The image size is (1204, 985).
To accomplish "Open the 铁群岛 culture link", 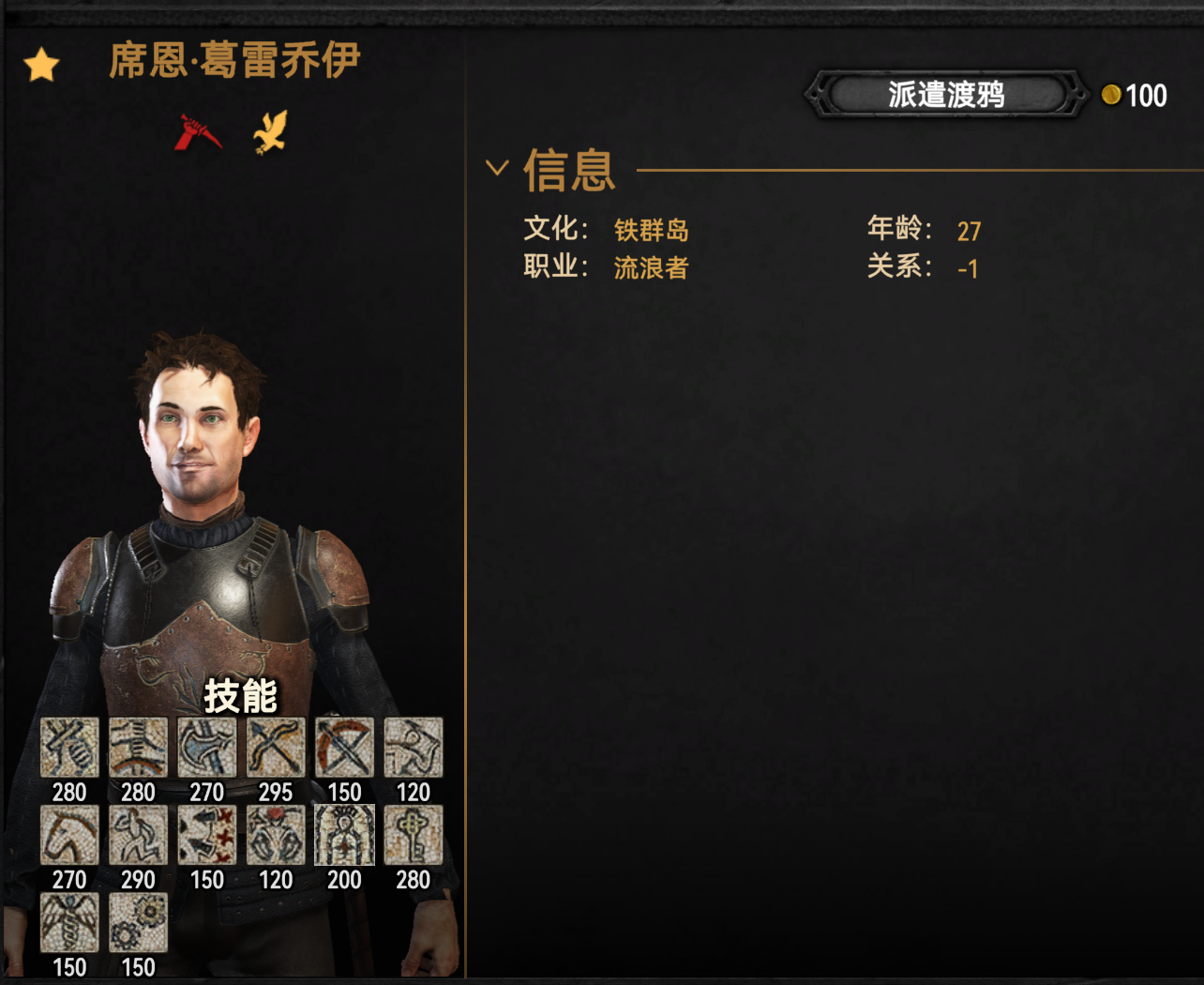I will pos(651,230).
